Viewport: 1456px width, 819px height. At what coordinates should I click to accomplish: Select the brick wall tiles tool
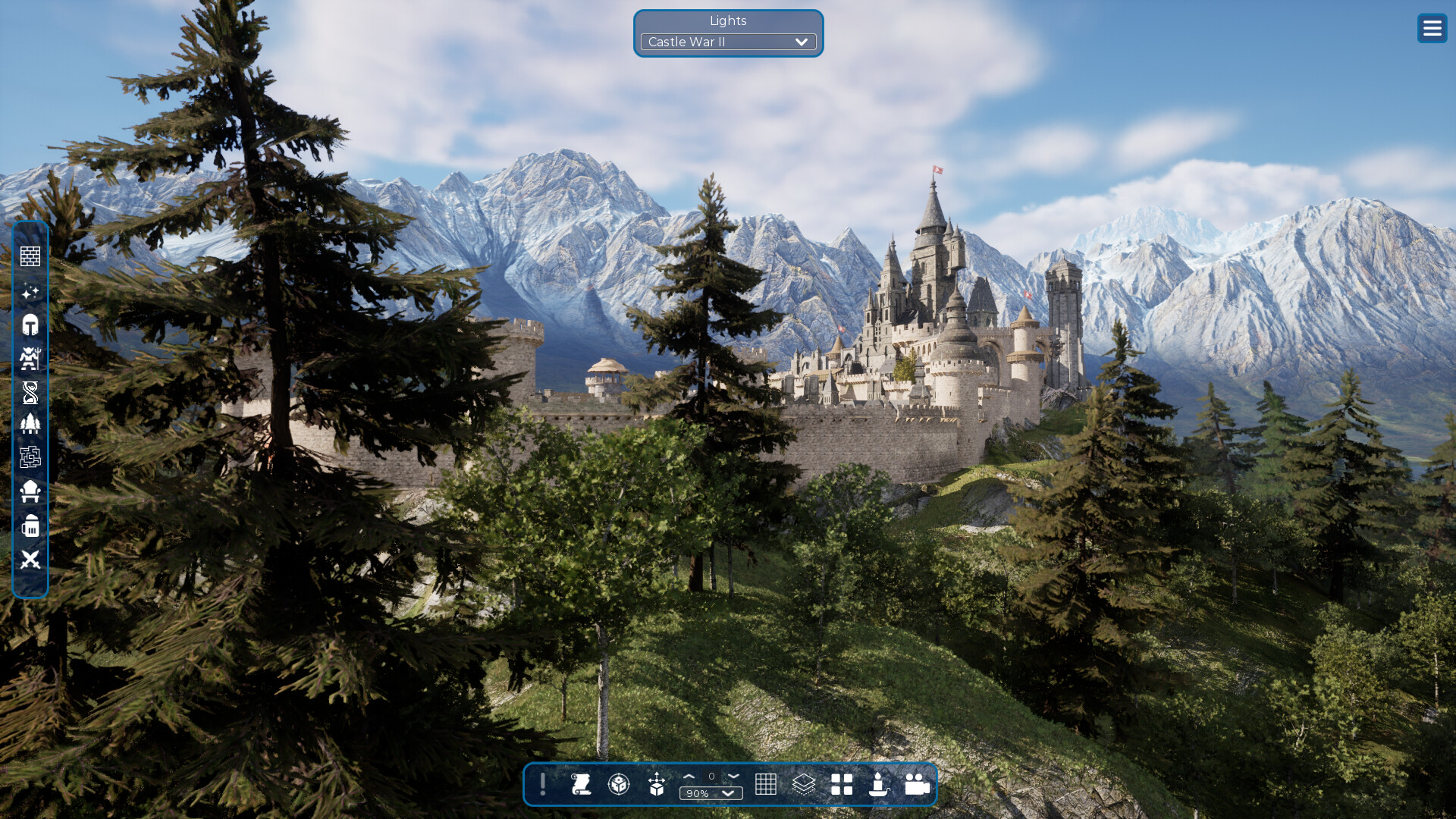pos(30,256)
